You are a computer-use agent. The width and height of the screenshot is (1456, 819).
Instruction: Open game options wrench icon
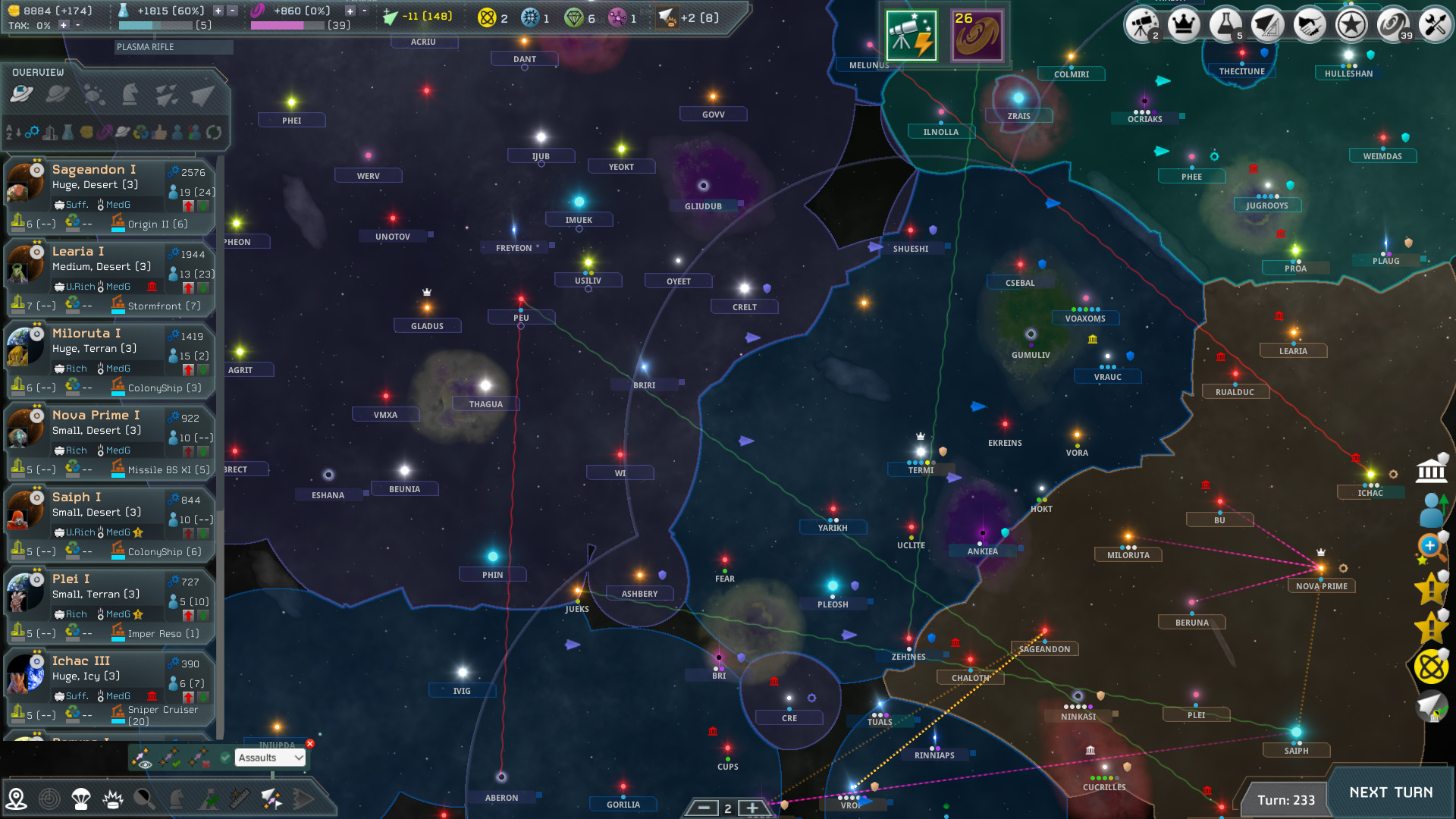coord(1434,24)
